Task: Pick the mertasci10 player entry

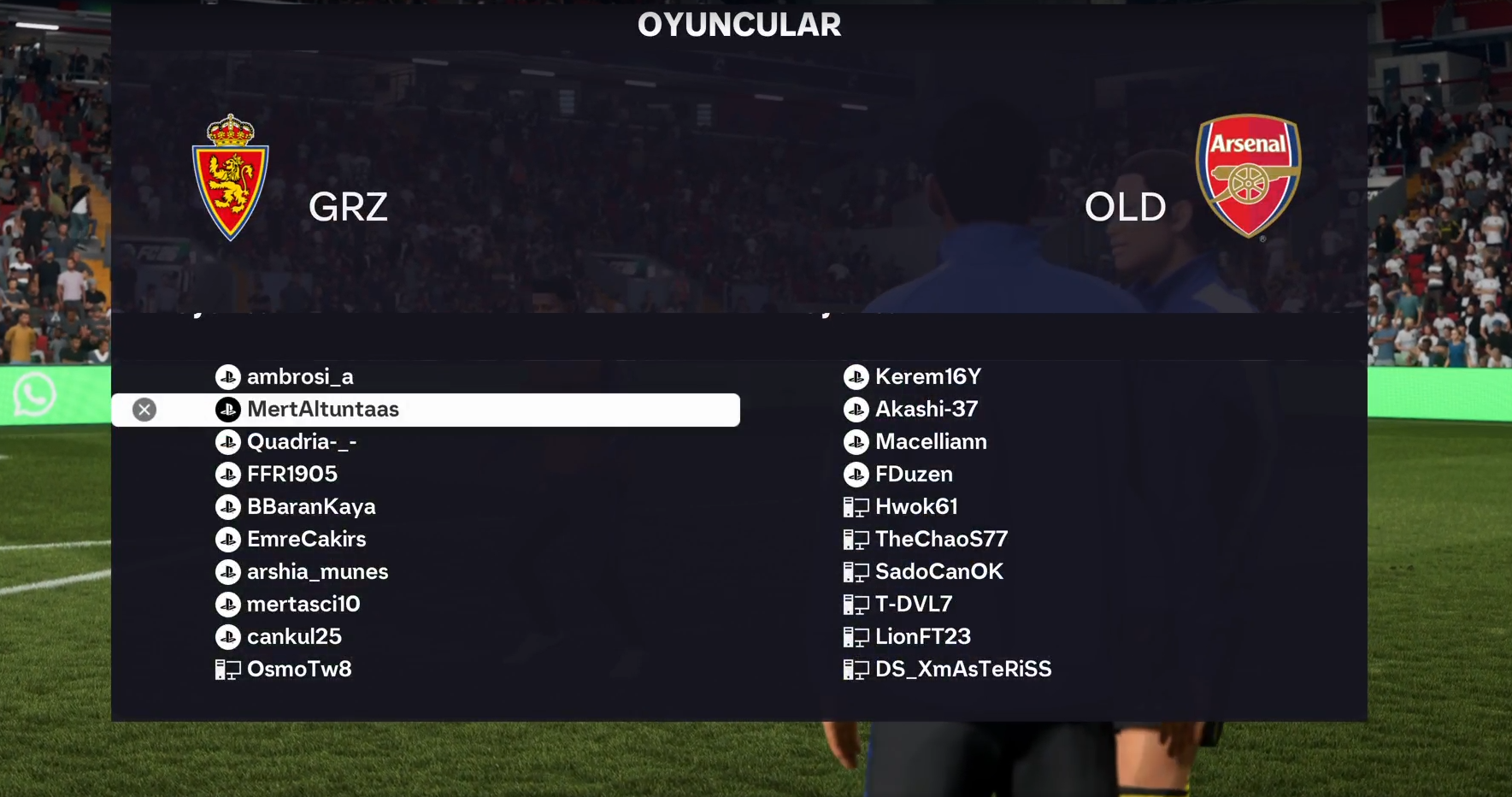Action: (x=303, y=605)
